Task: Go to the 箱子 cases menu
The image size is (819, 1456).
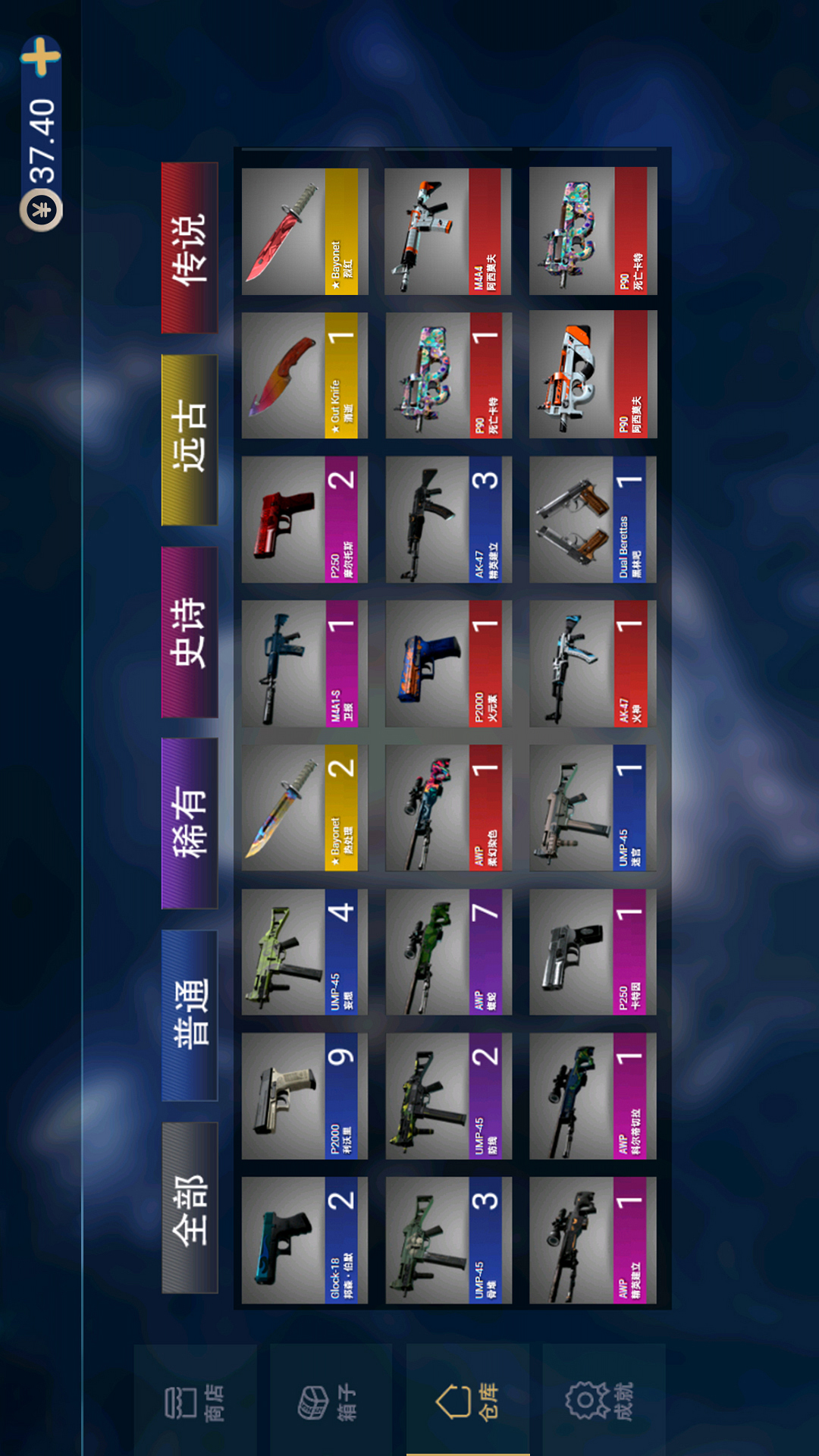Action: pyautogui.click(x=331, y=1402)
